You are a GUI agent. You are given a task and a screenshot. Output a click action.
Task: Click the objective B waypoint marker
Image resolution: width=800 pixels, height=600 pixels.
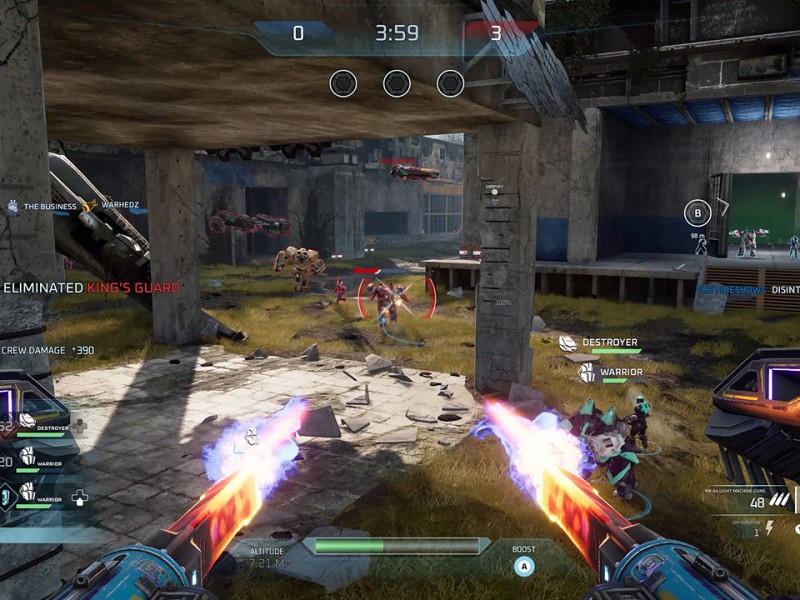coord(697,212)
